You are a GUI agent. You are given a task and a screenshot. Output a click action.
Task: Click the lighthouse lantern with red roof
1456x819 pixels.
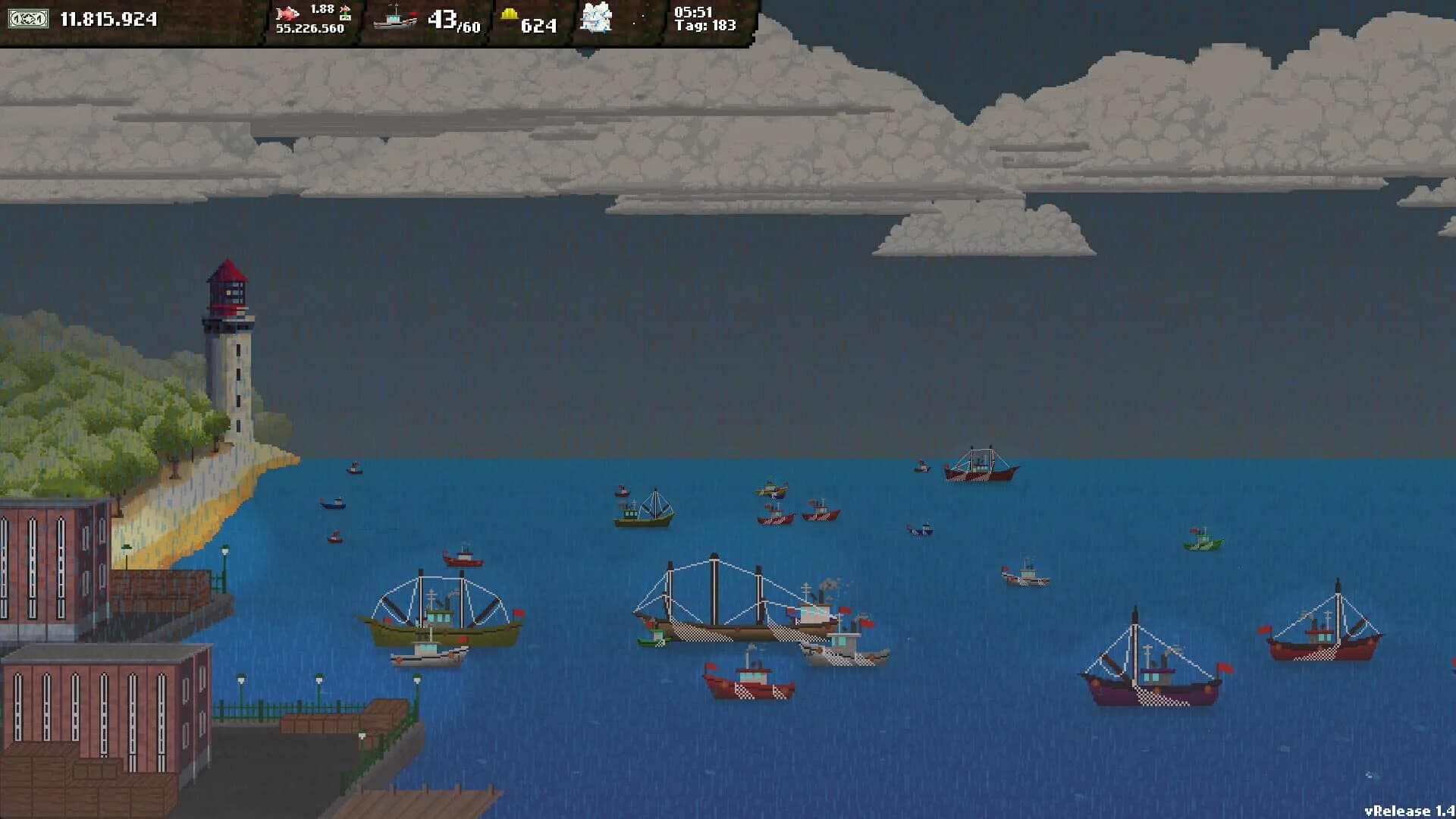point(227,290)
